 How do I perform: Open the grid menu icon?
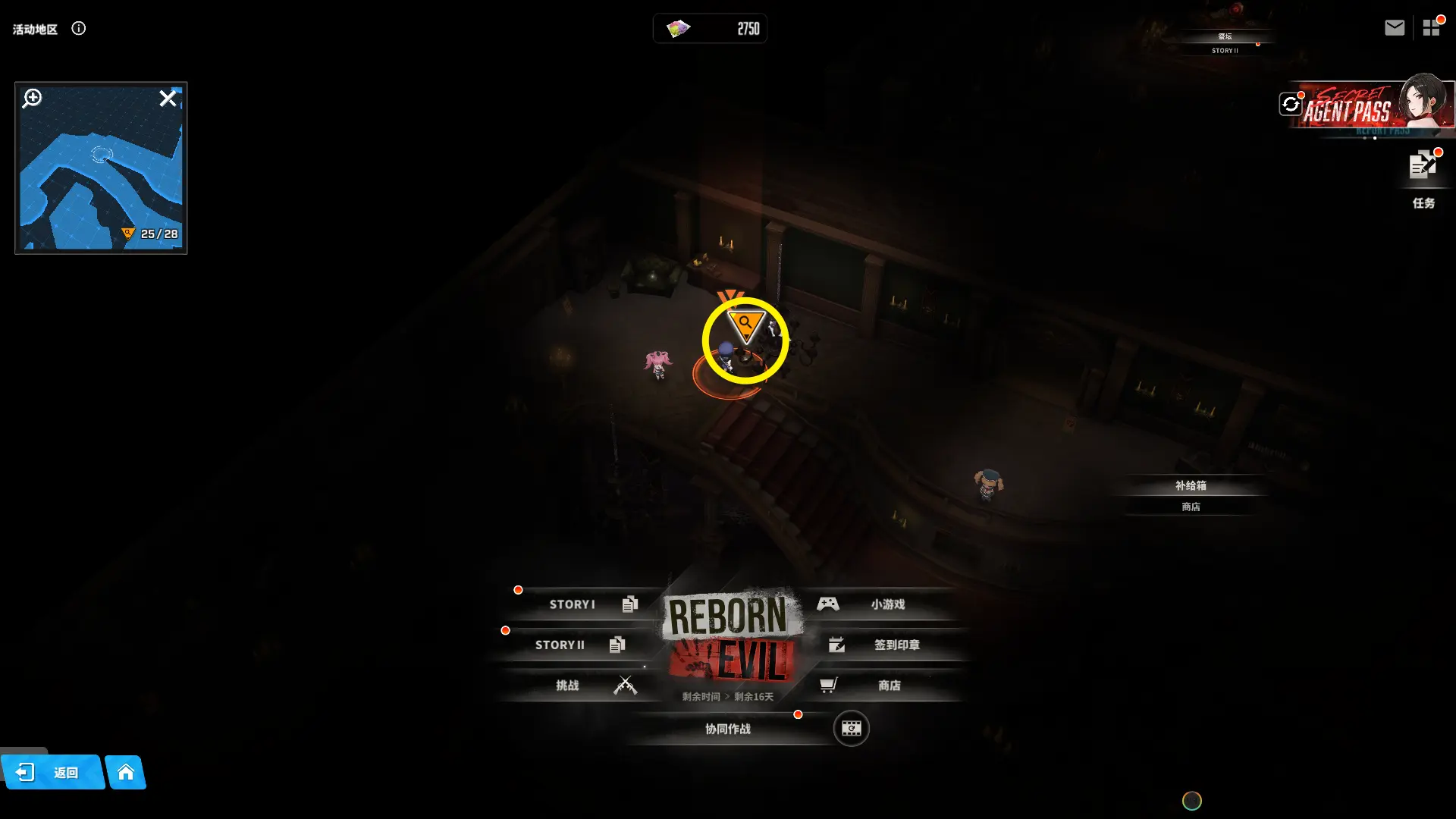point(1431,28)
